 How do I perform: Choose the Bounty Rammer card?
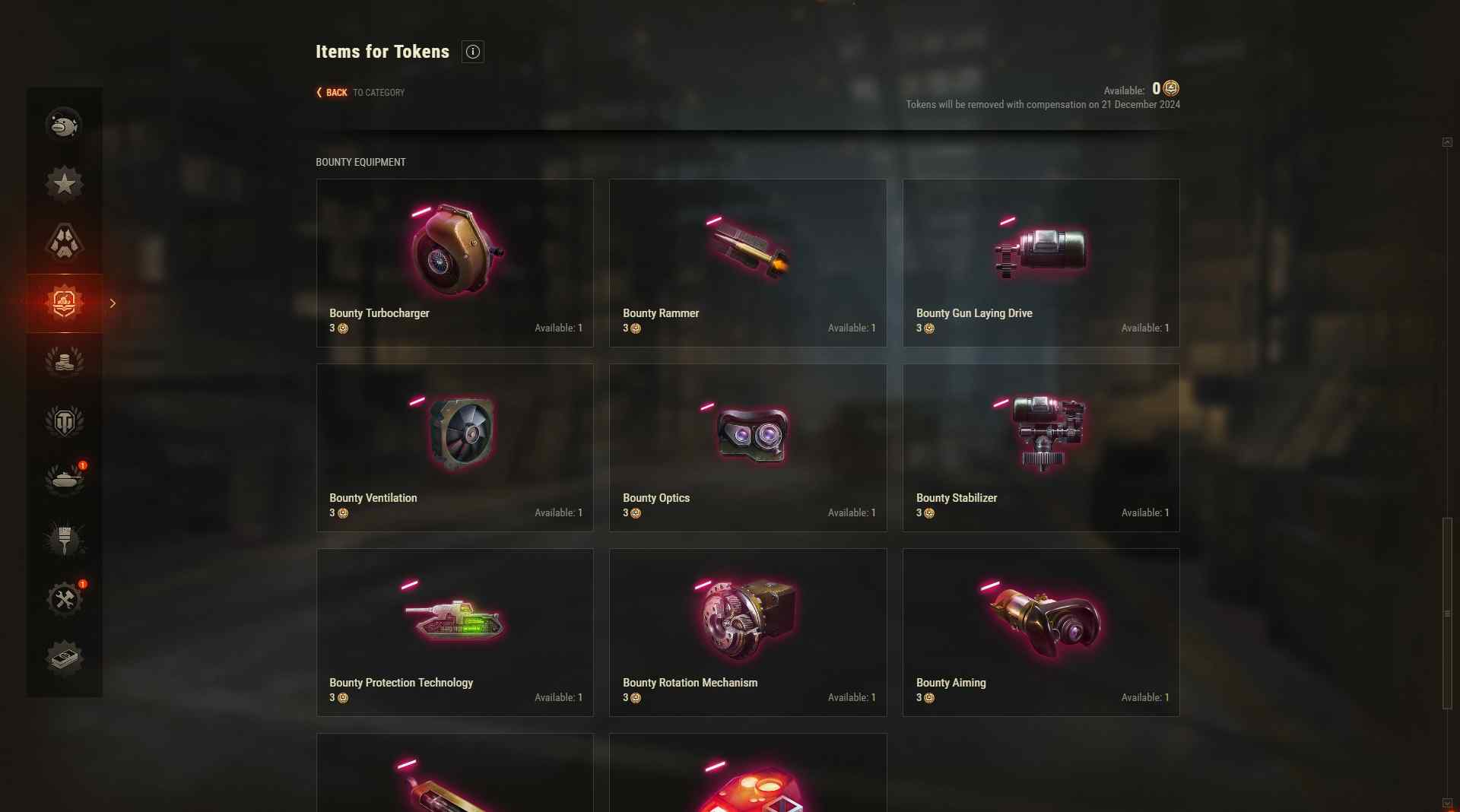click(x=747, y=263)
